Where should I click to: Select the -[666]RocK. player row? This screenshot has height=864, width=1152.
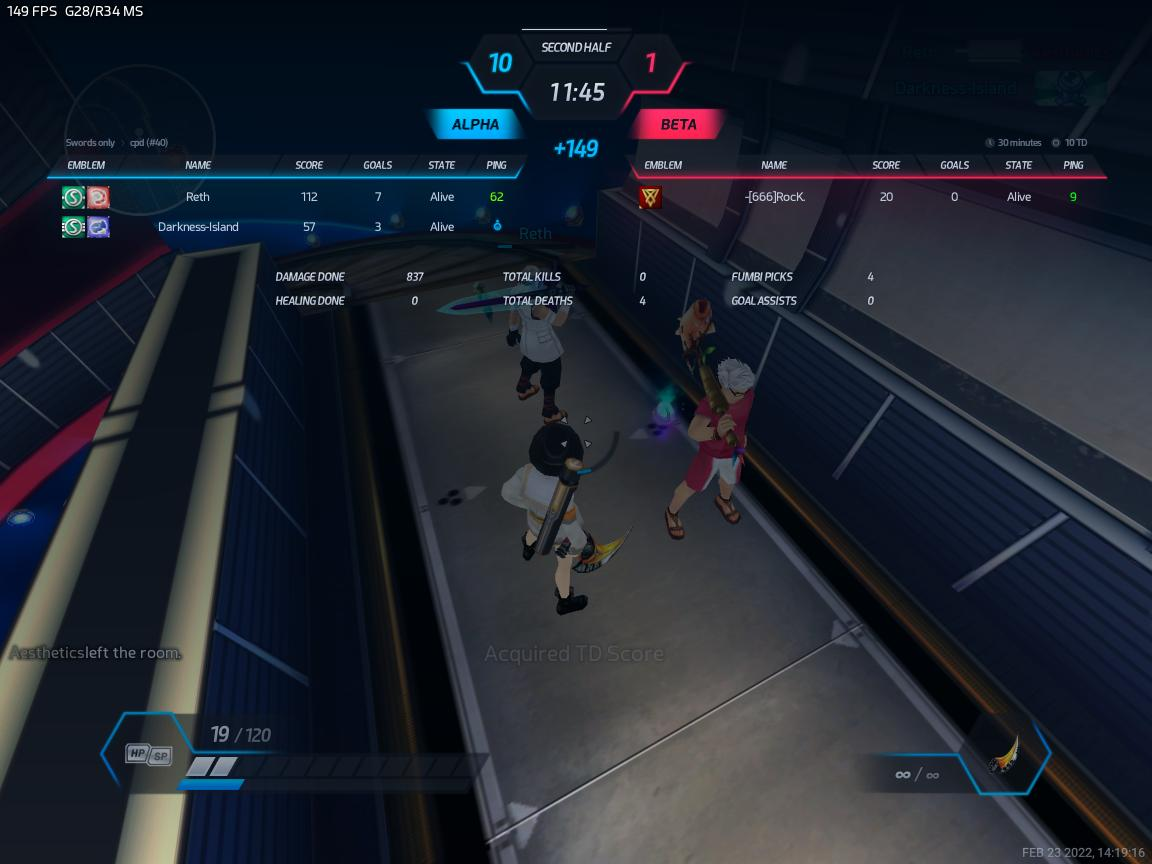[x=775, y=197]
